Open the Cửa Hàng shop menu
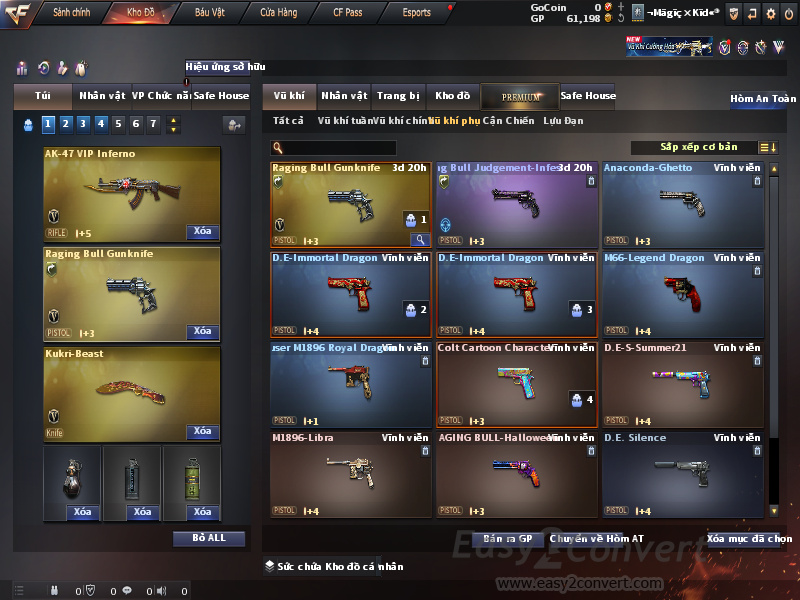The image size is (800, 600). (278, 13)
